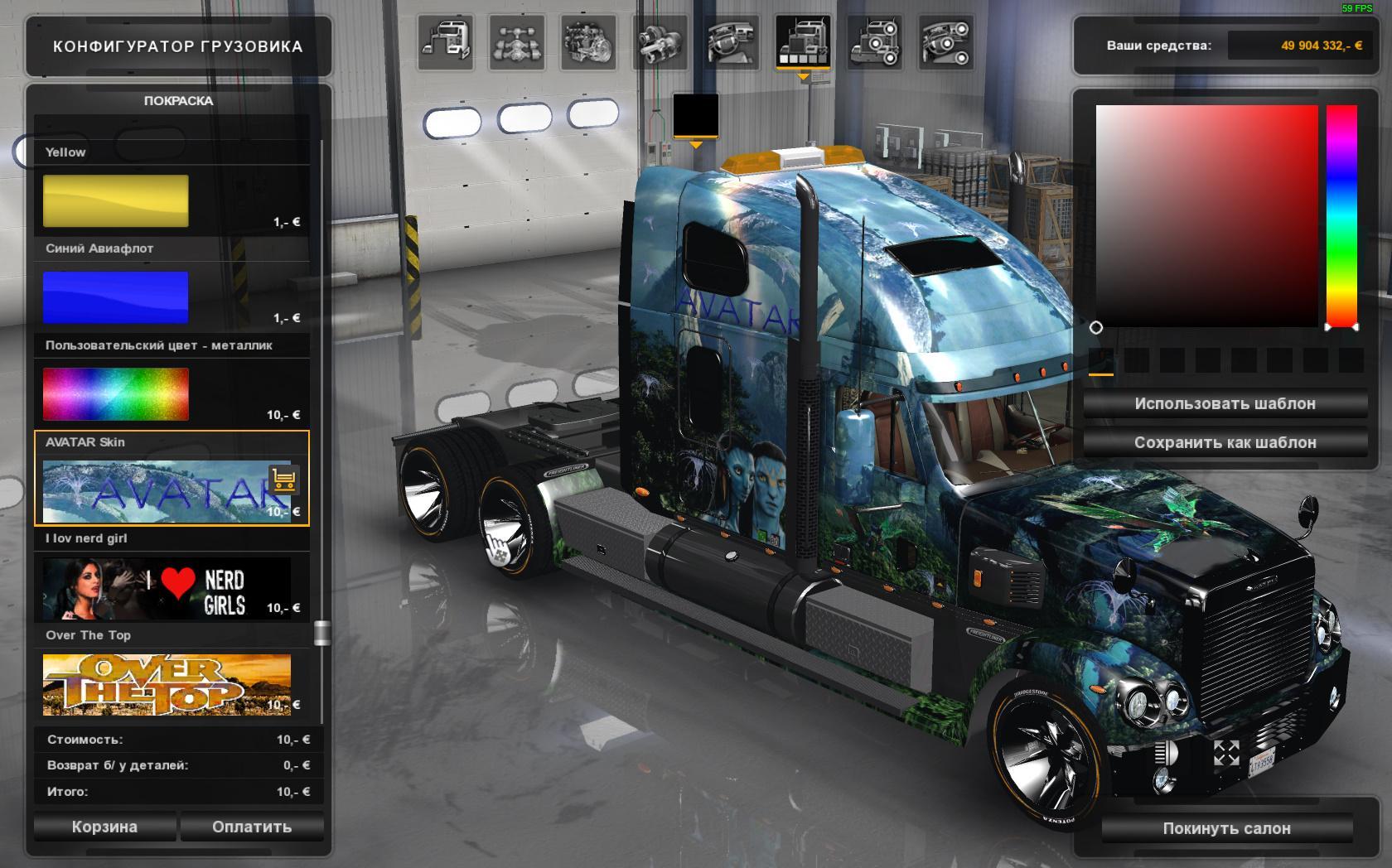1392x868 pixels.
Task: Select the Yellow paint swatch
Action: click(116, 200)
